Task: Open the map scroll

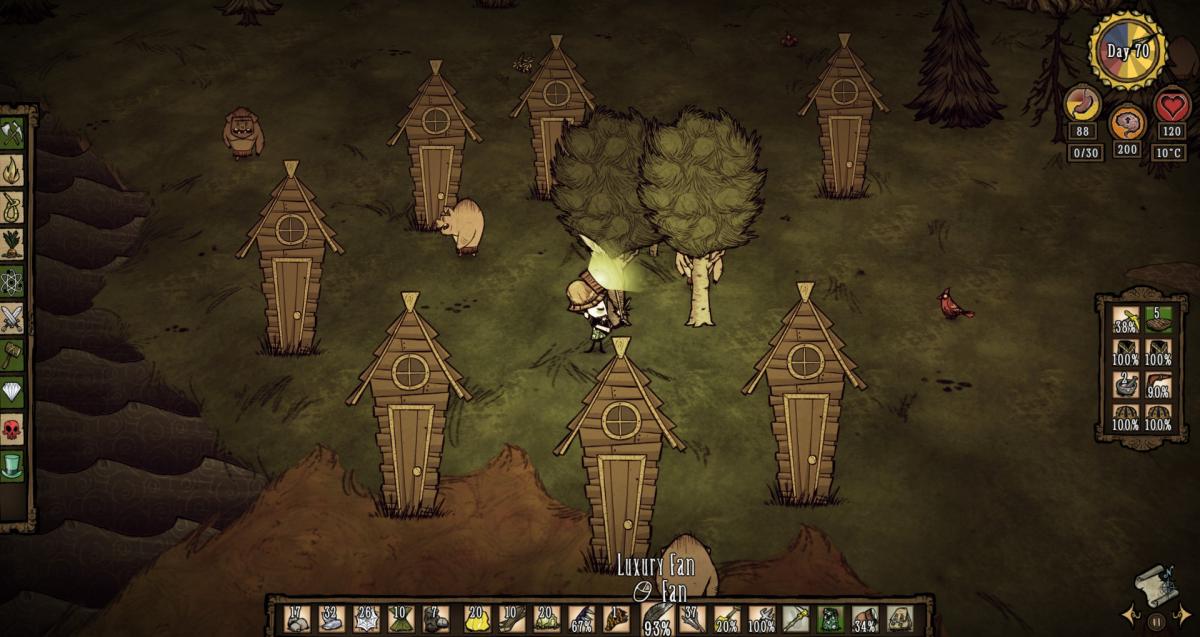Action: pyautogui.click(x=1155, y=585)
